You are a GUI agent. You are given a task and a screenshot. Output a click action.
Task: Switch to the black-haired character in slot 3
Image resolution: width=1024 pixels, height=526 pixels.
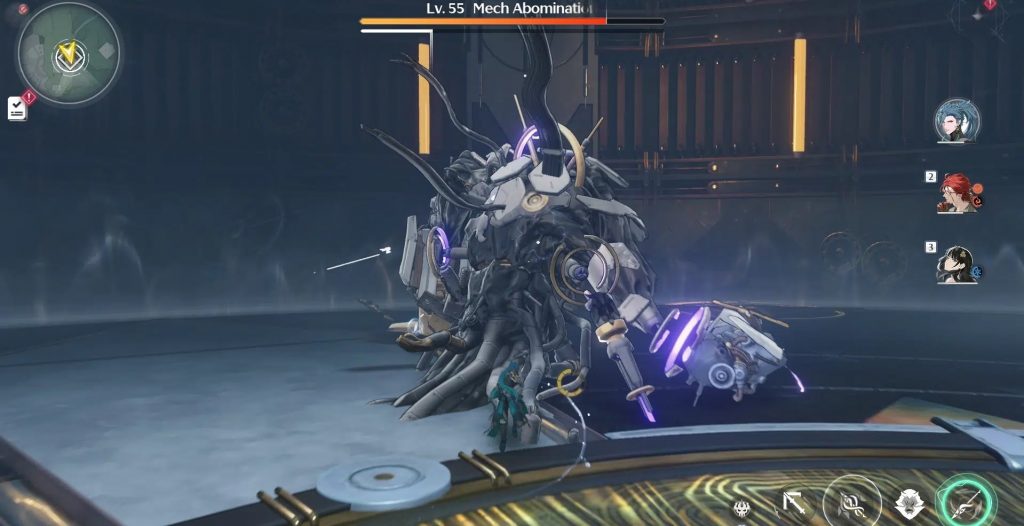956,264
